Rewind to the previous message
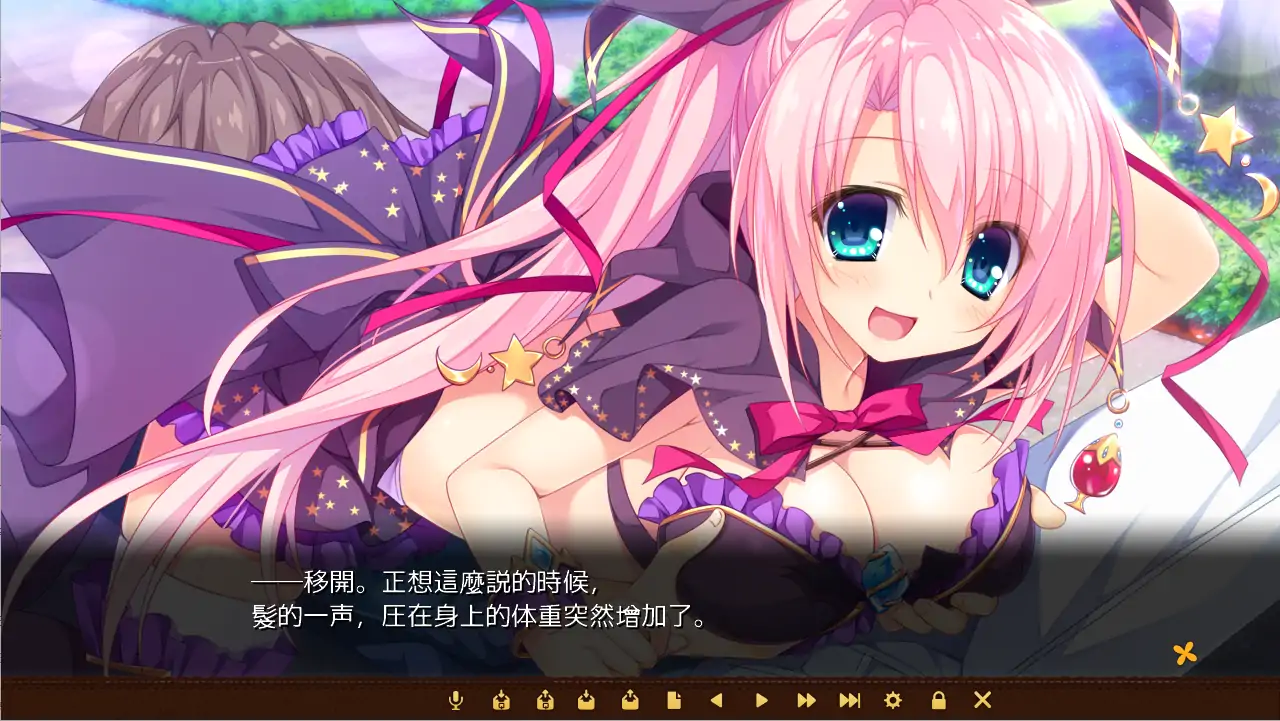 pos(717,702)
